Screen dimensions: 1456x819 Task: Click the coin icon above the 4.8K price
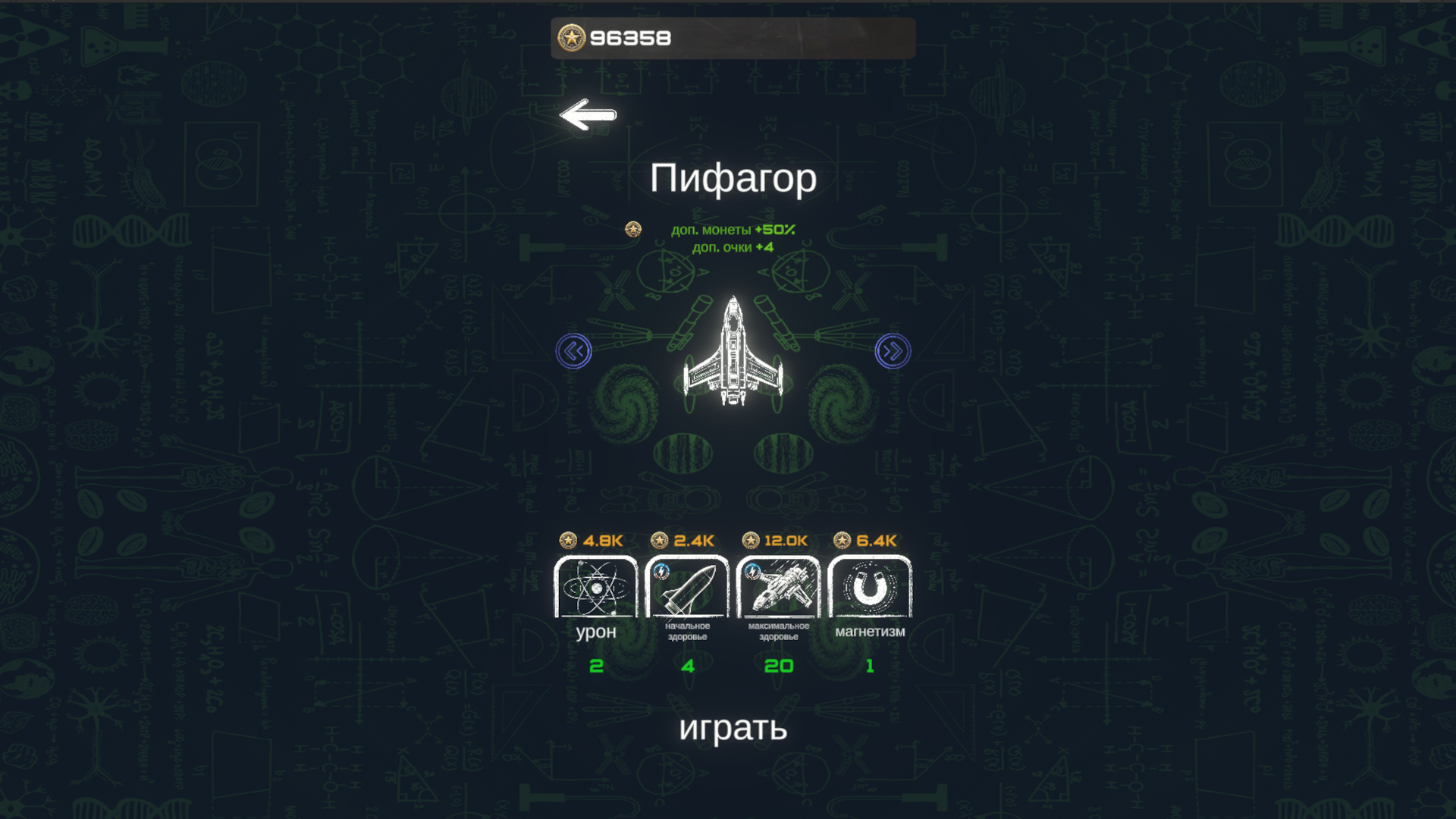tap(568, 540)
